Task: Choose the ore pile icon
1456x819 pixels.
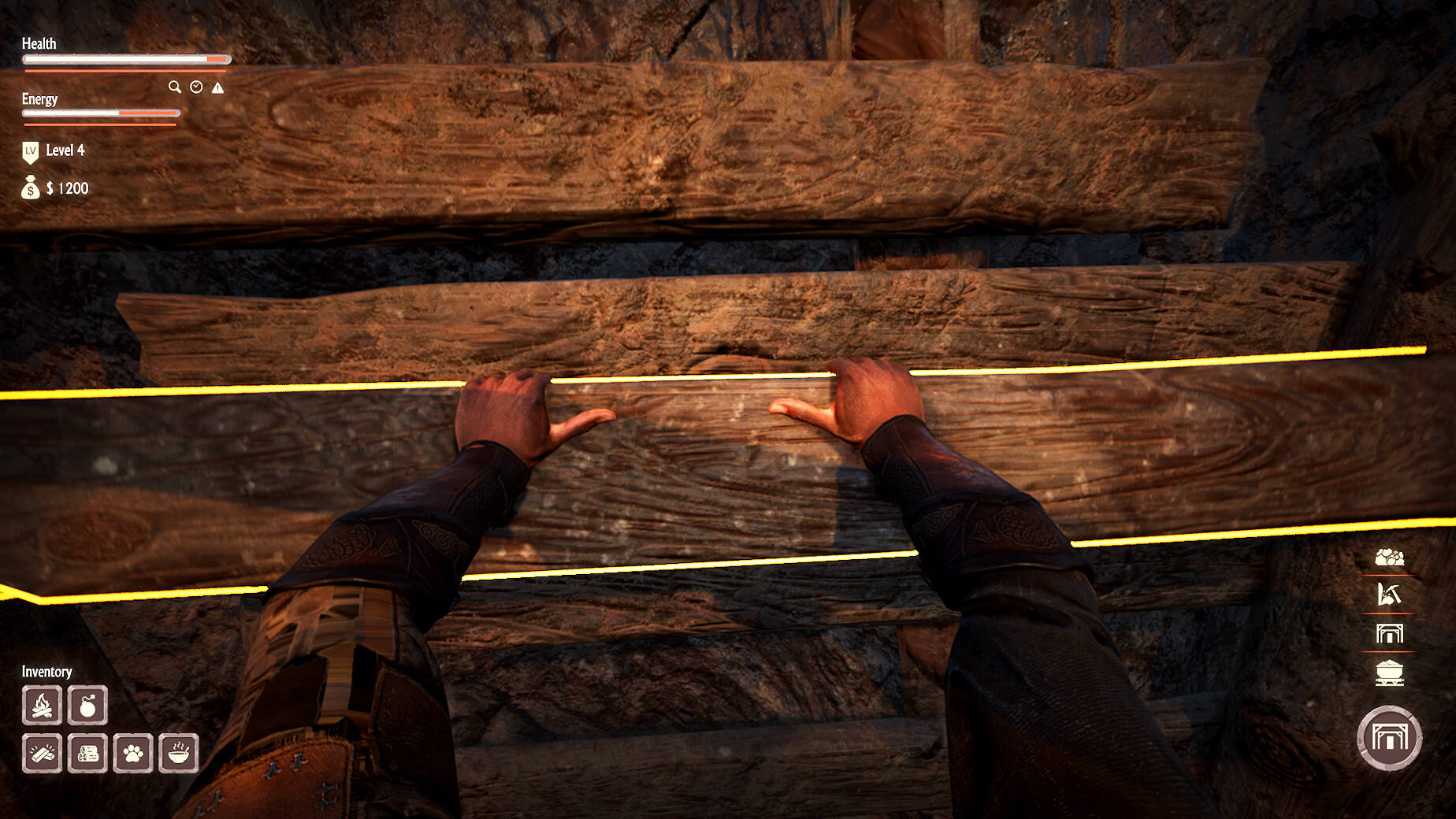Action: tap(1389, 558)
